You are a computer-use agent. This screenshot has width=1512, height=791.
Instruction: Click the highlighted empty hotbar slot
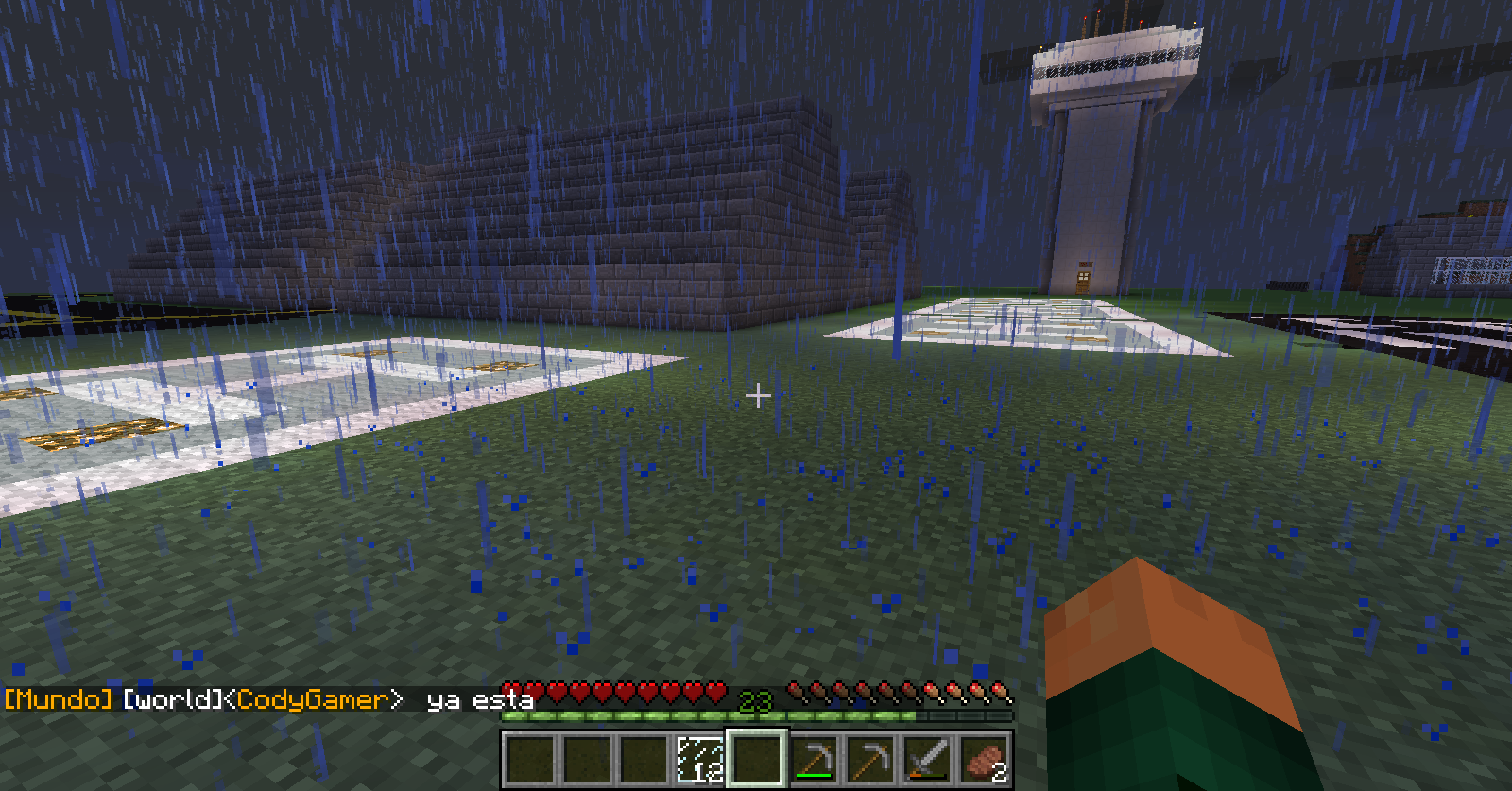(x=757, y=758)
